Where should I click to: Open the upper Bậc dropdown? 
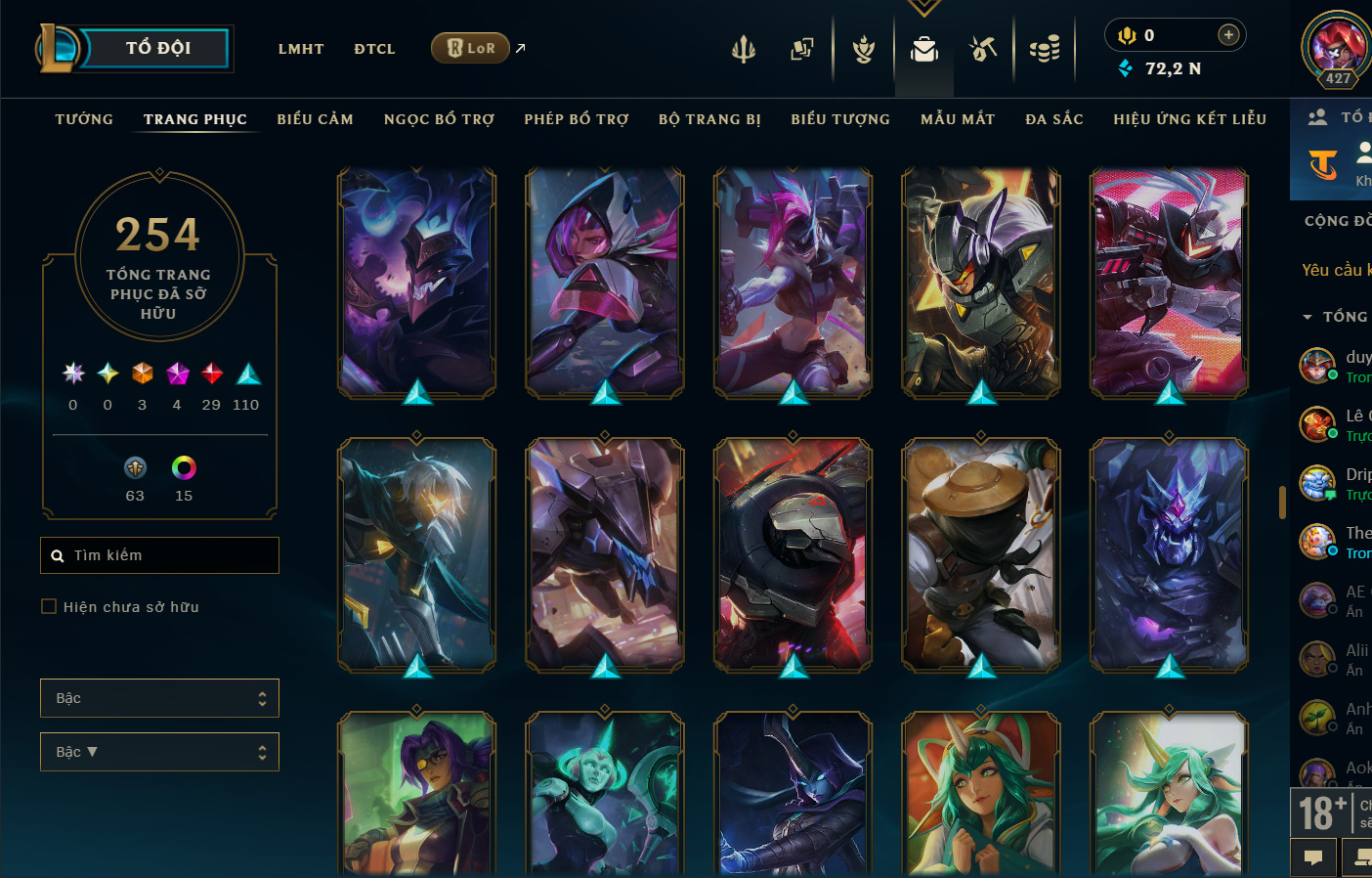159,698
